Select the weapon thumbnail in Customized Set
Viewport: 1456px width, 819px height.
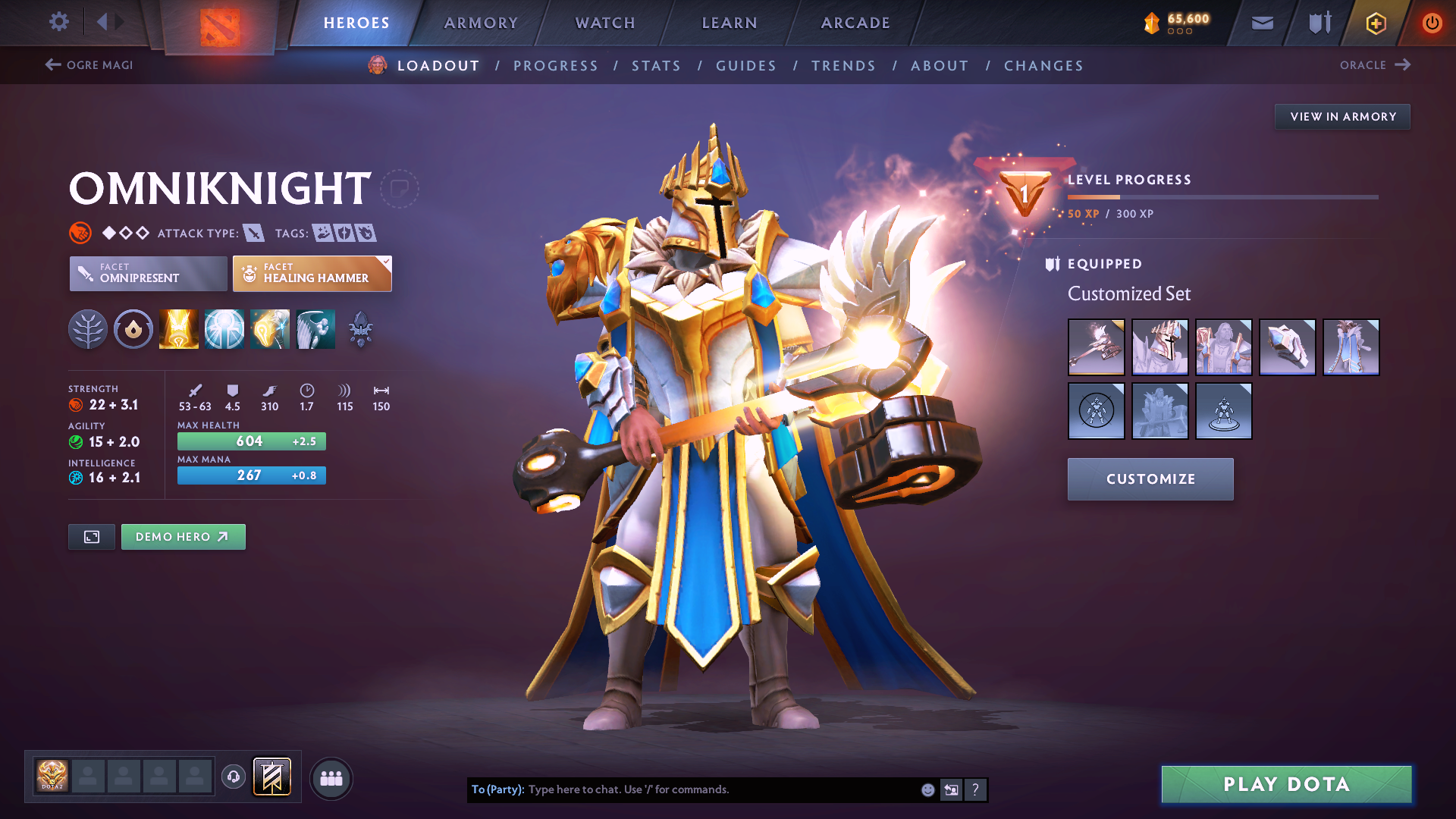(1097, 347)
